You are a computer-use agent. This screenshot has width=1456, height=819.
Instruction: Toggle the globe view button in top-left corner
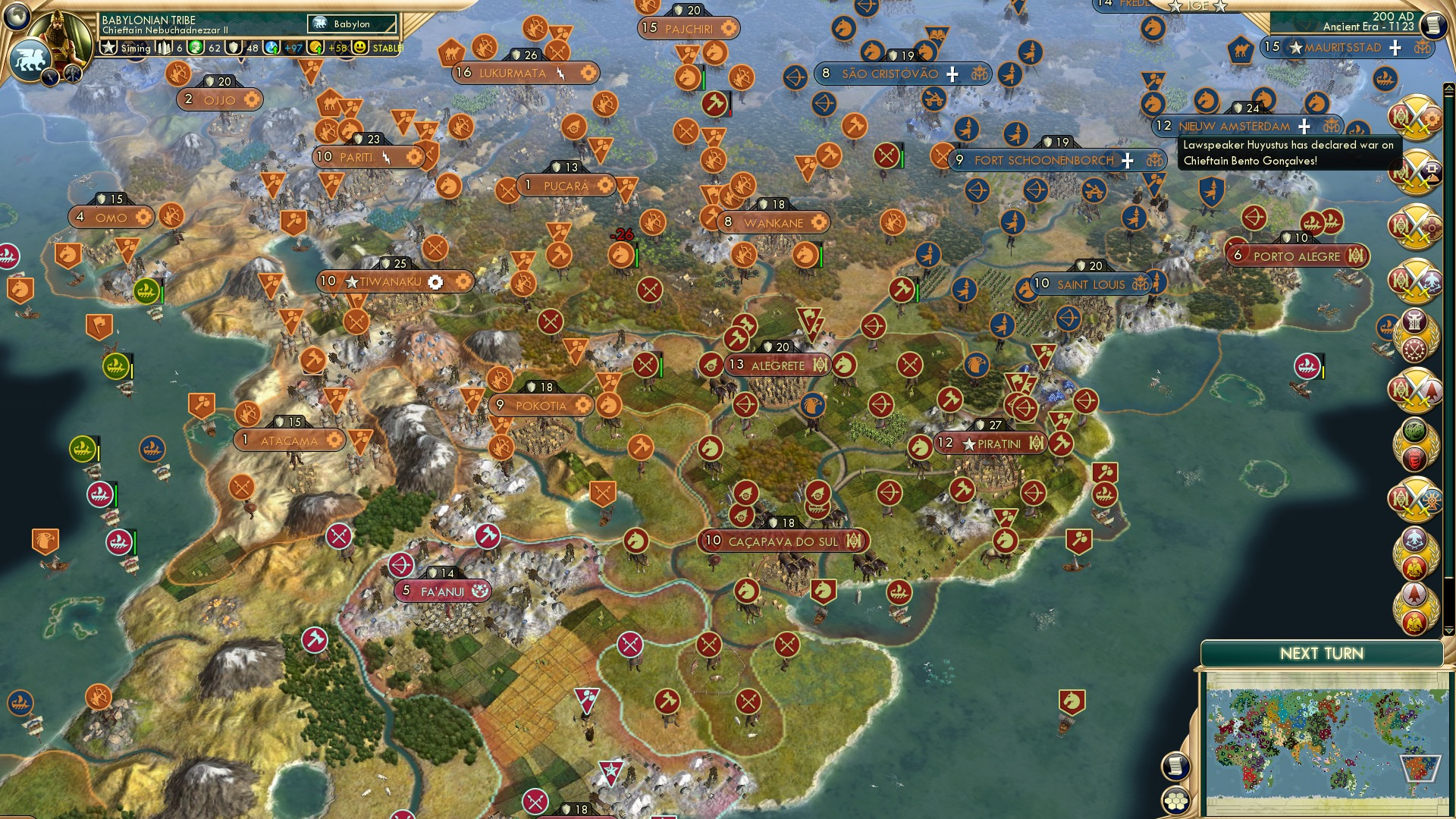15,17
